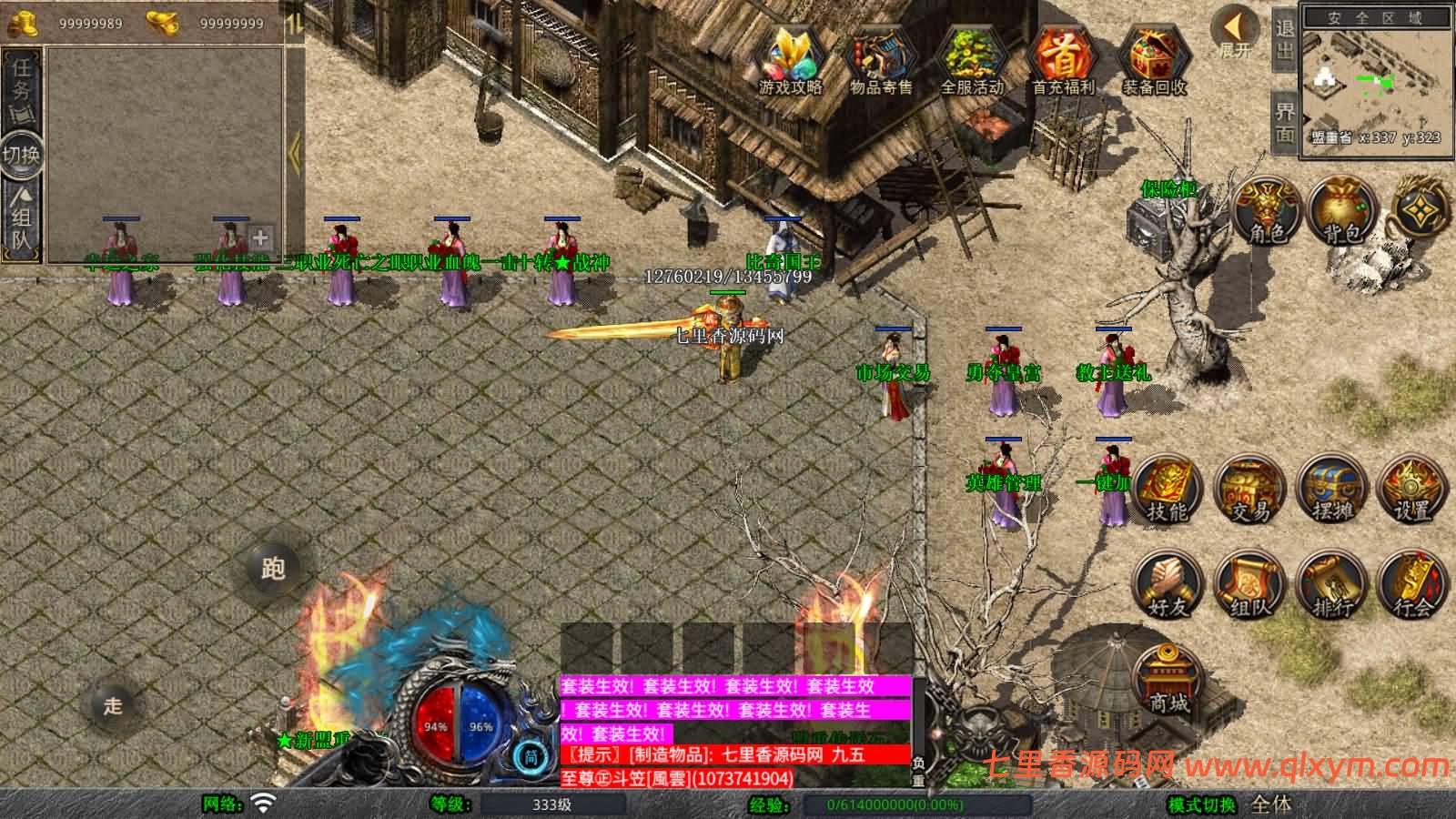Open the 技能 skills menu
This screenshot has width=1456, height=819.
click(1168, 491)
